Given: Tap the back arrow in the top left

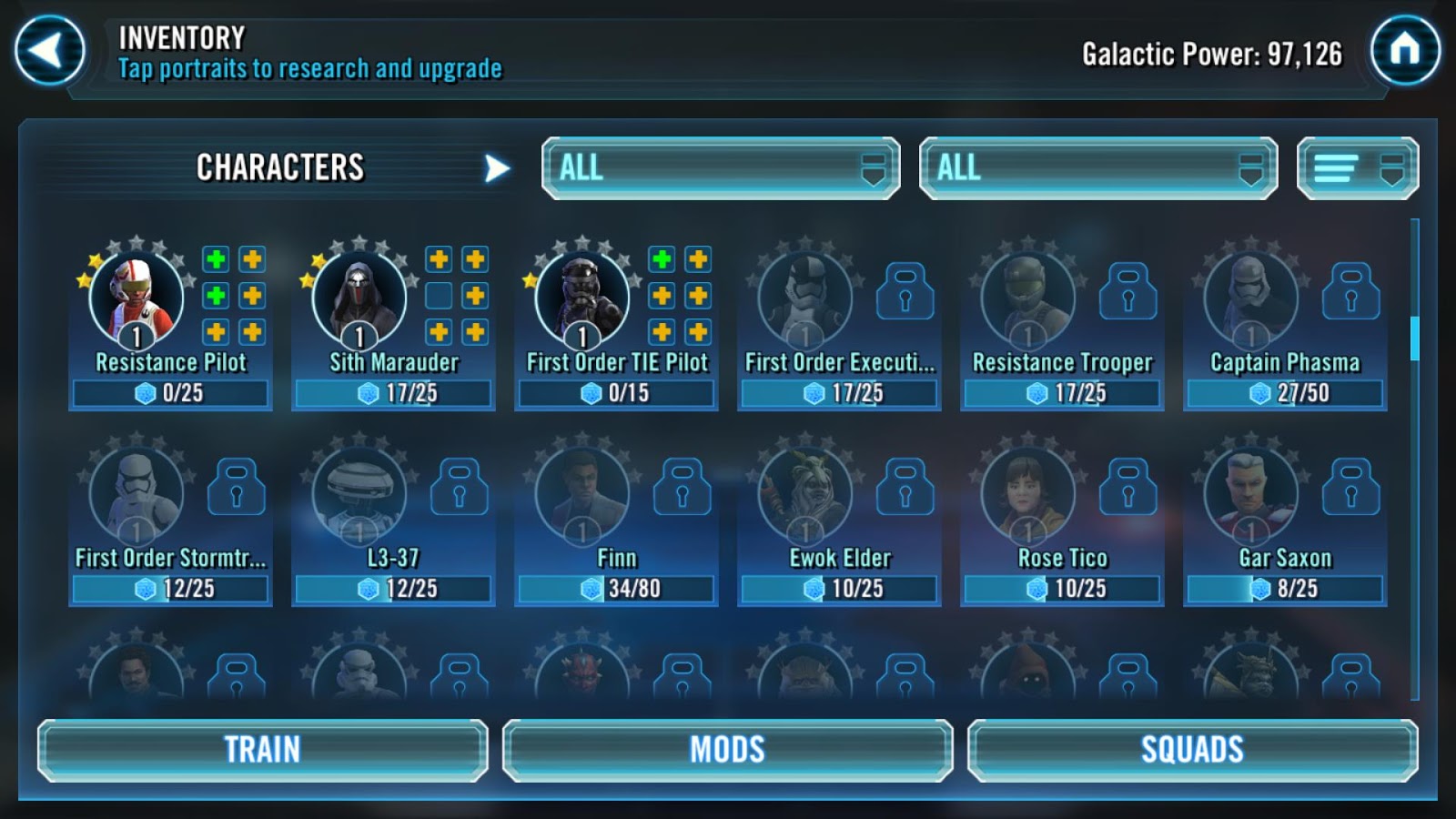Looking at the screenshot, I should click(50, 50).
